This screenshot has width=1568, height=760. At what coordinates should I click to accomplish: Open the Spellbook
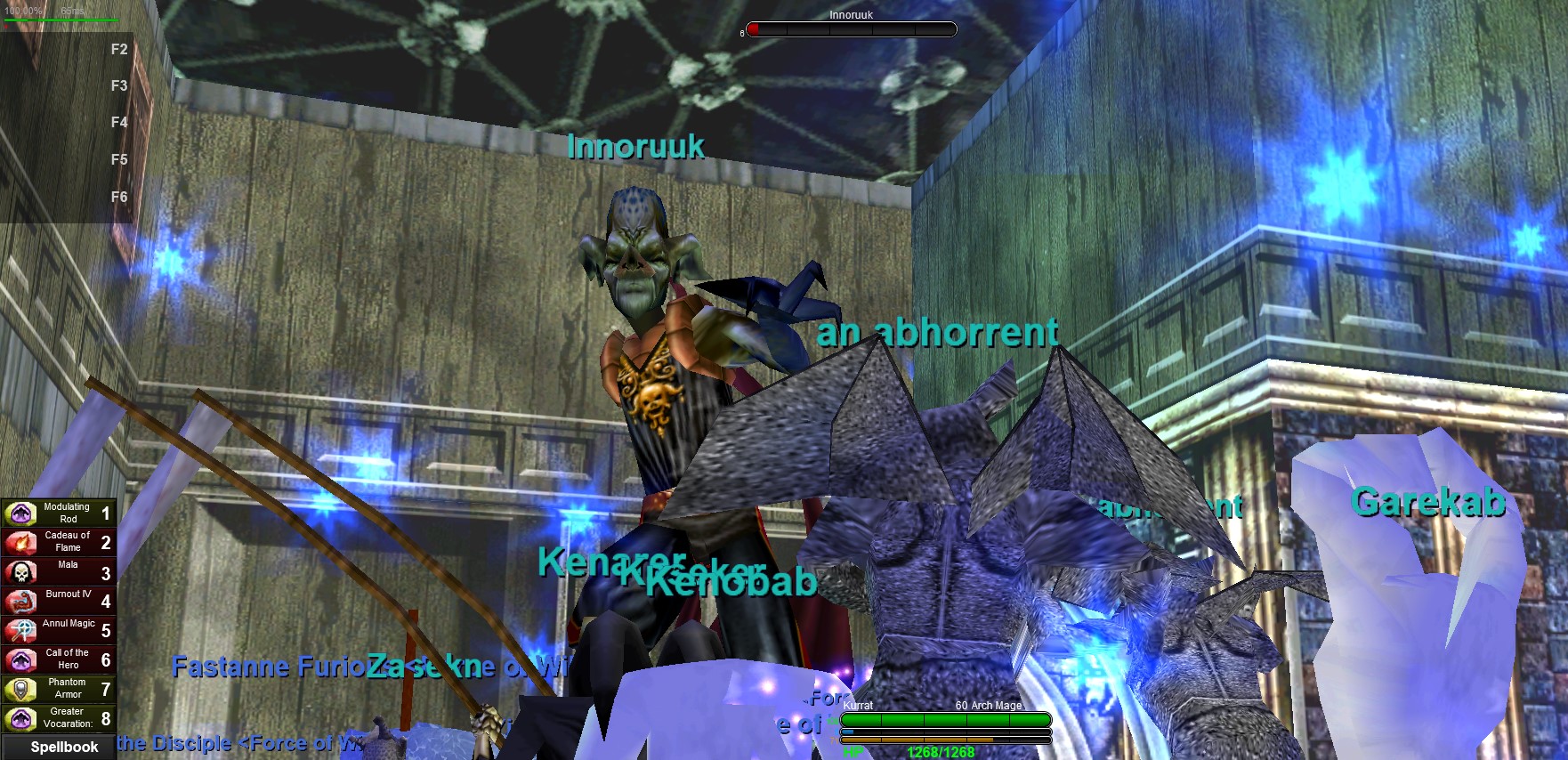click(63, 747)
